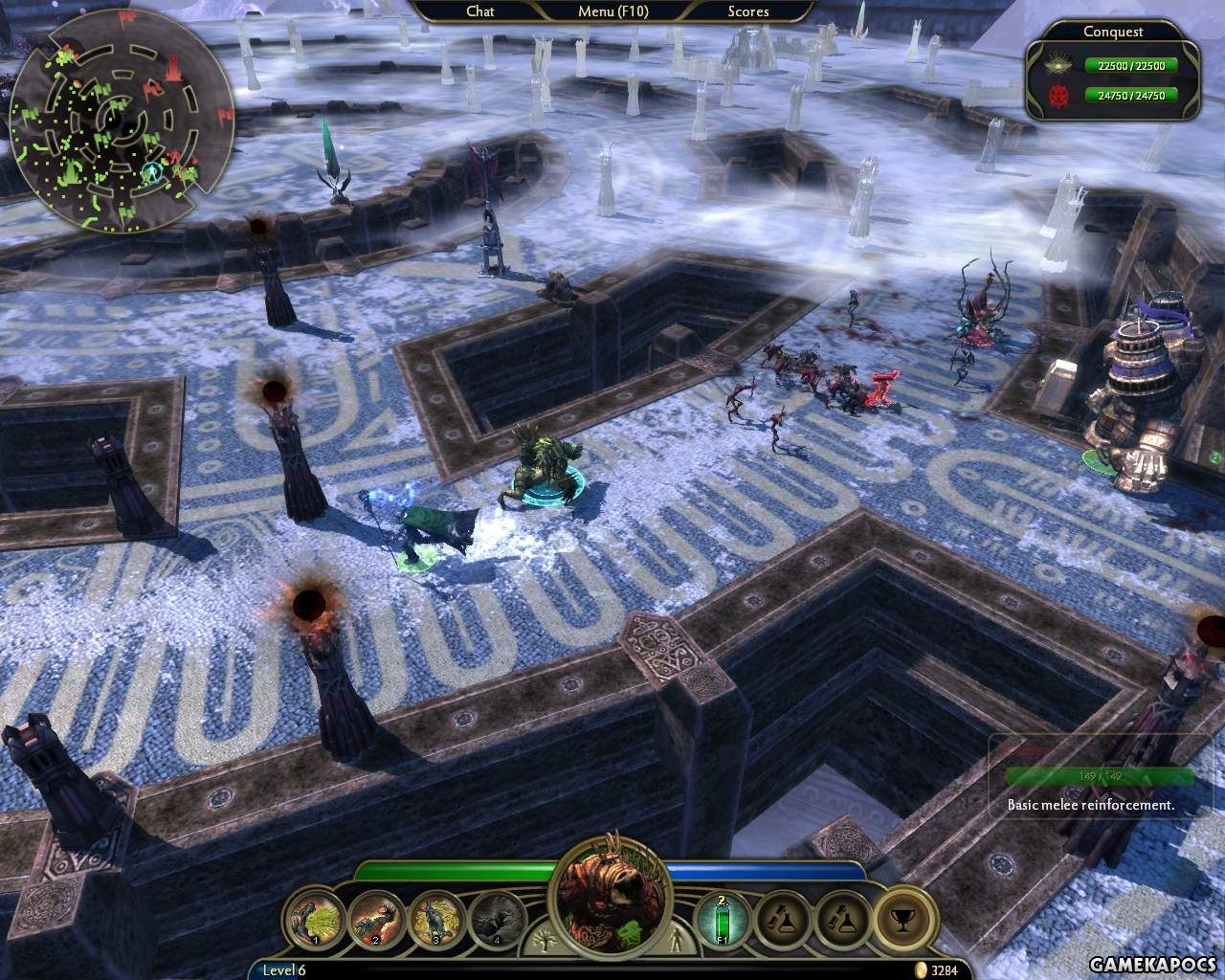This screenshot has height=980, width=1225.
Task: Open the Chat panel
Action: point(480,11)
